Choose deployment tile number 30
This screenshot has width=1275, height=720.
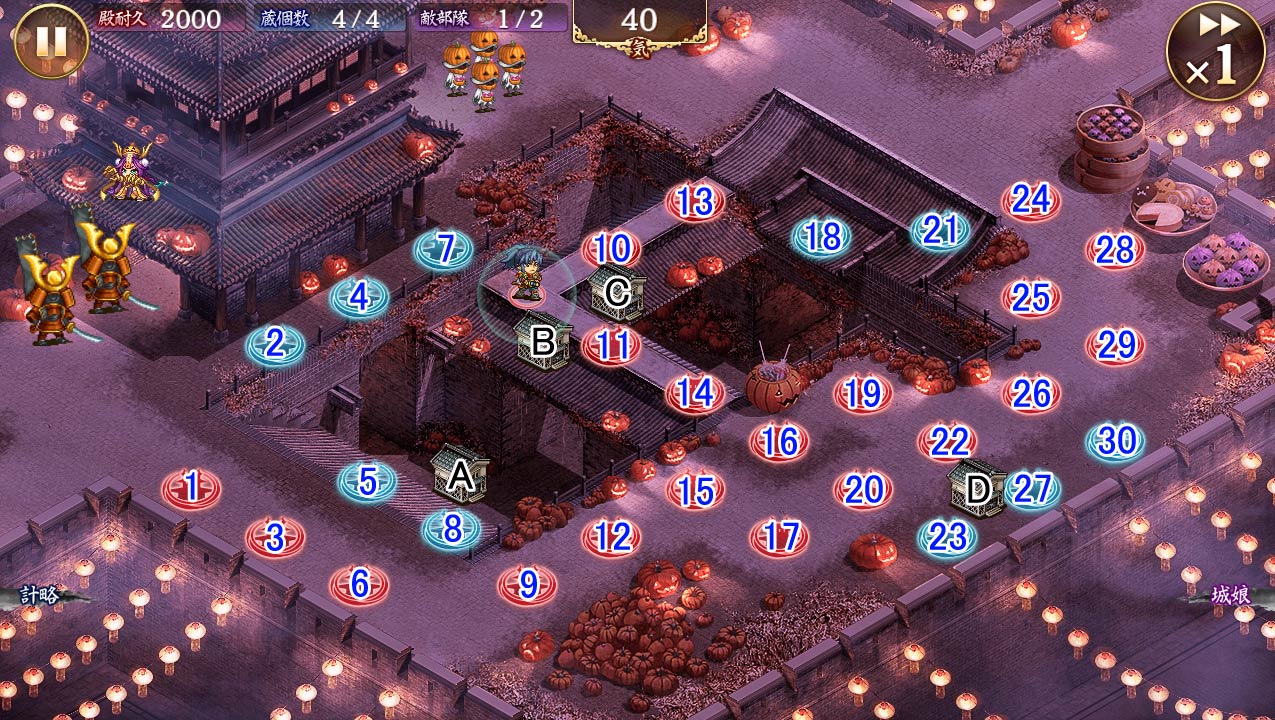coord(1115,441)
